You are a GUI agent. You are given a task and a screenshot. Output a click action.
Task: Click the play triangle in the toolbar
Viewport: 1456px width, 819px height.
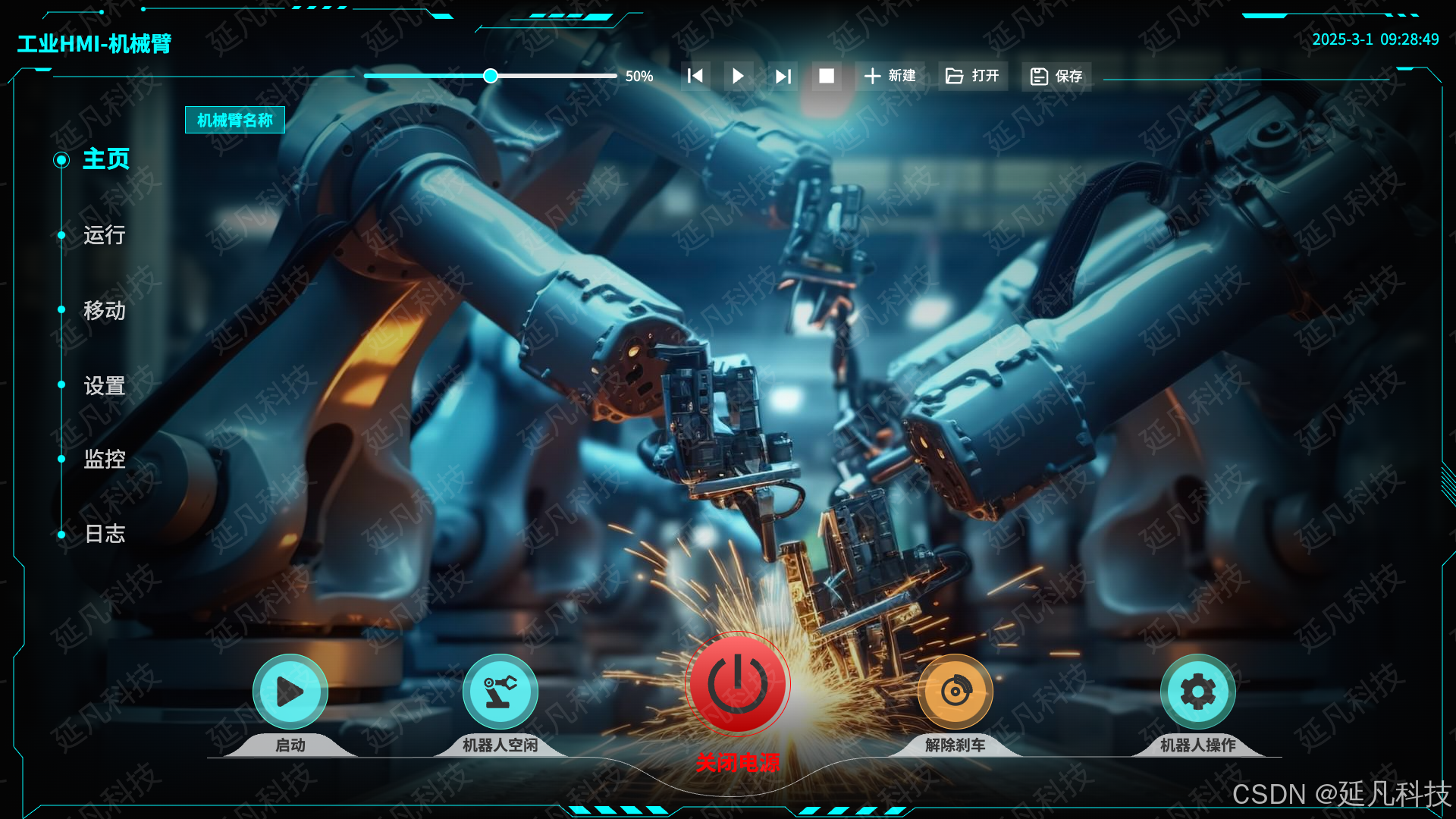[738, 76]
